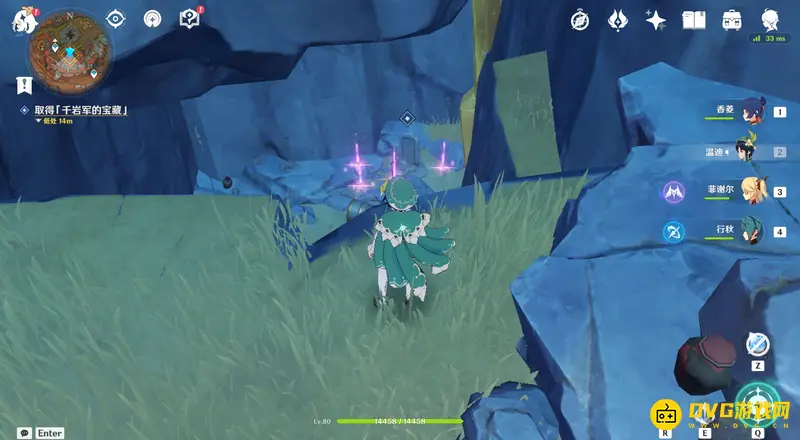Open the compass icon in top bar

tap(581, 19)
